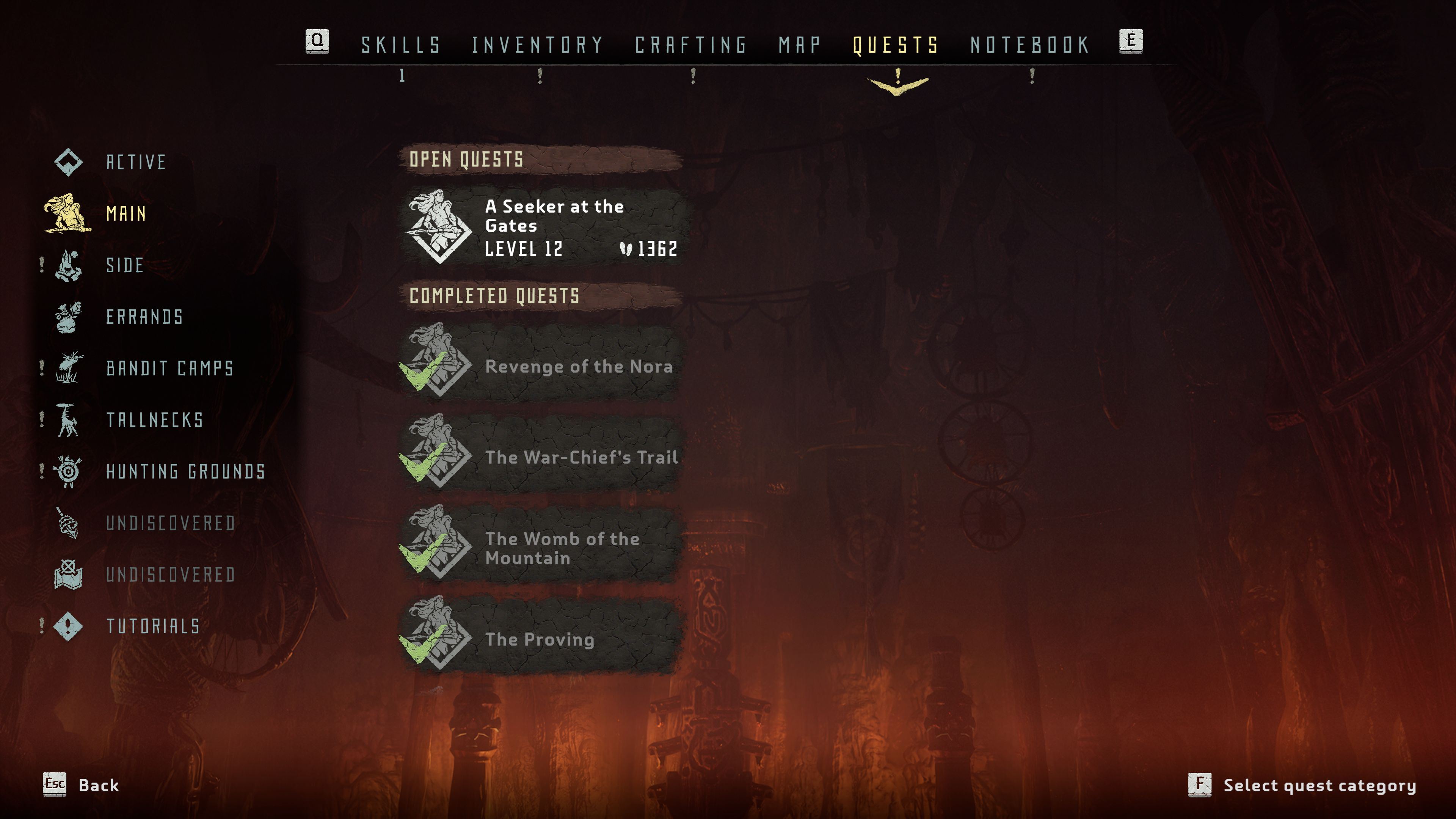Switch to the Skills tab

click(401, 45)
